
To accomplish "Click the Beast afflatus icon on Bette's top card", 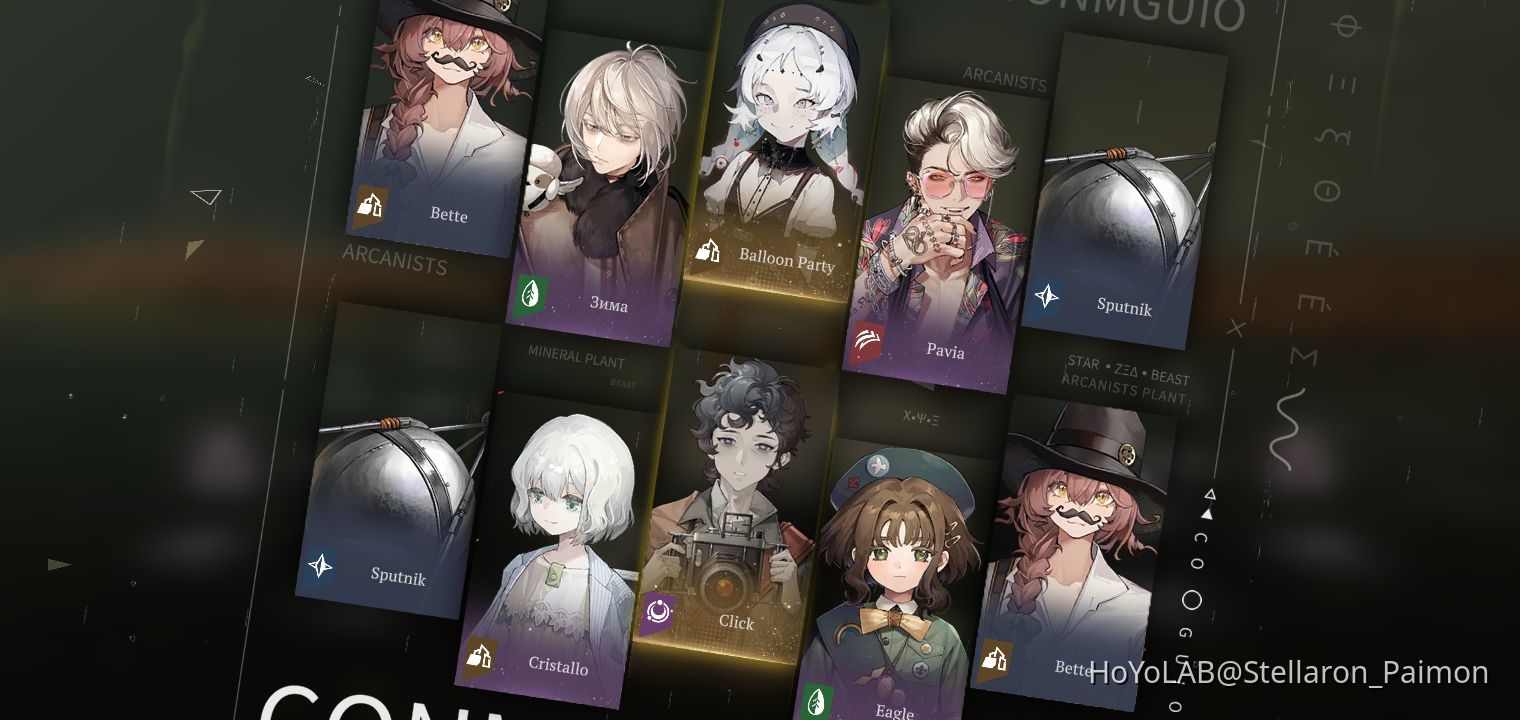I will pos(369,206).
